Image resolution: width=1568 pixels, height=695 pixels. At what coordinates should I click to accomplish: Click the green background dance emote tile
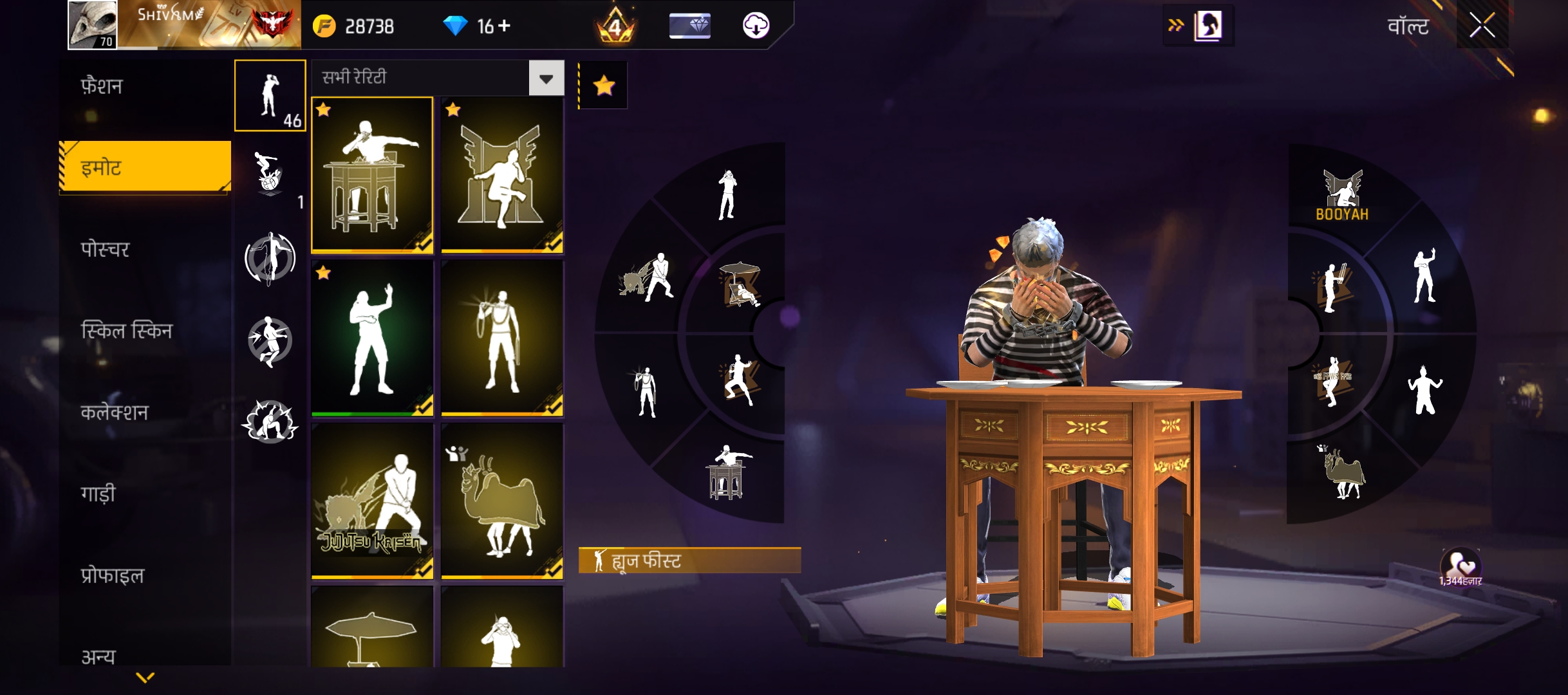[x=372, y=338]
